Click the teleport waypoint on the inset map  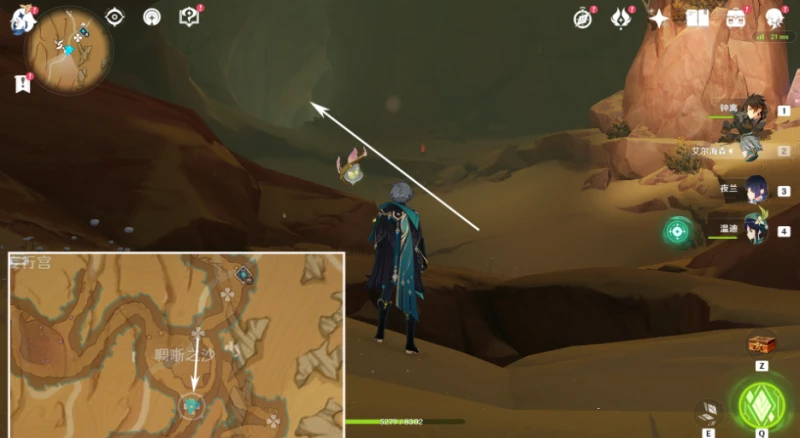coord(191,404)
